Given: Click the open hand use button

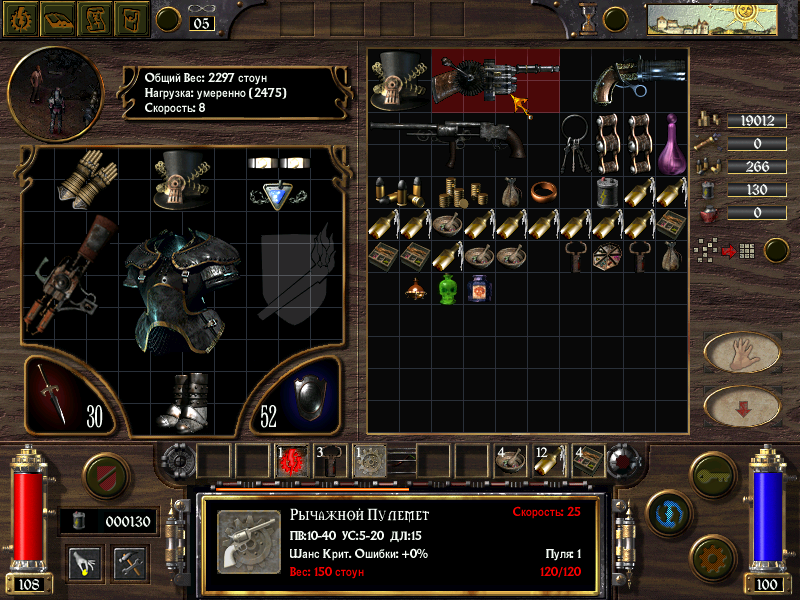Looking at the screenshot, I should pos(742,351).
